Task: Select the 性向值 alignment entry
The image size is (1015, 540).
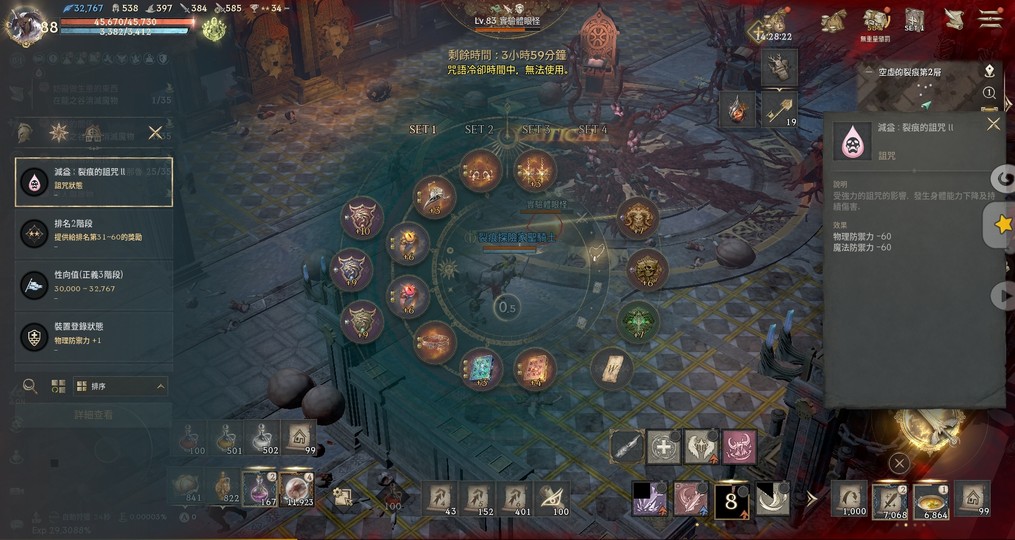Action: pyautogui.click(x=94, y=284)
